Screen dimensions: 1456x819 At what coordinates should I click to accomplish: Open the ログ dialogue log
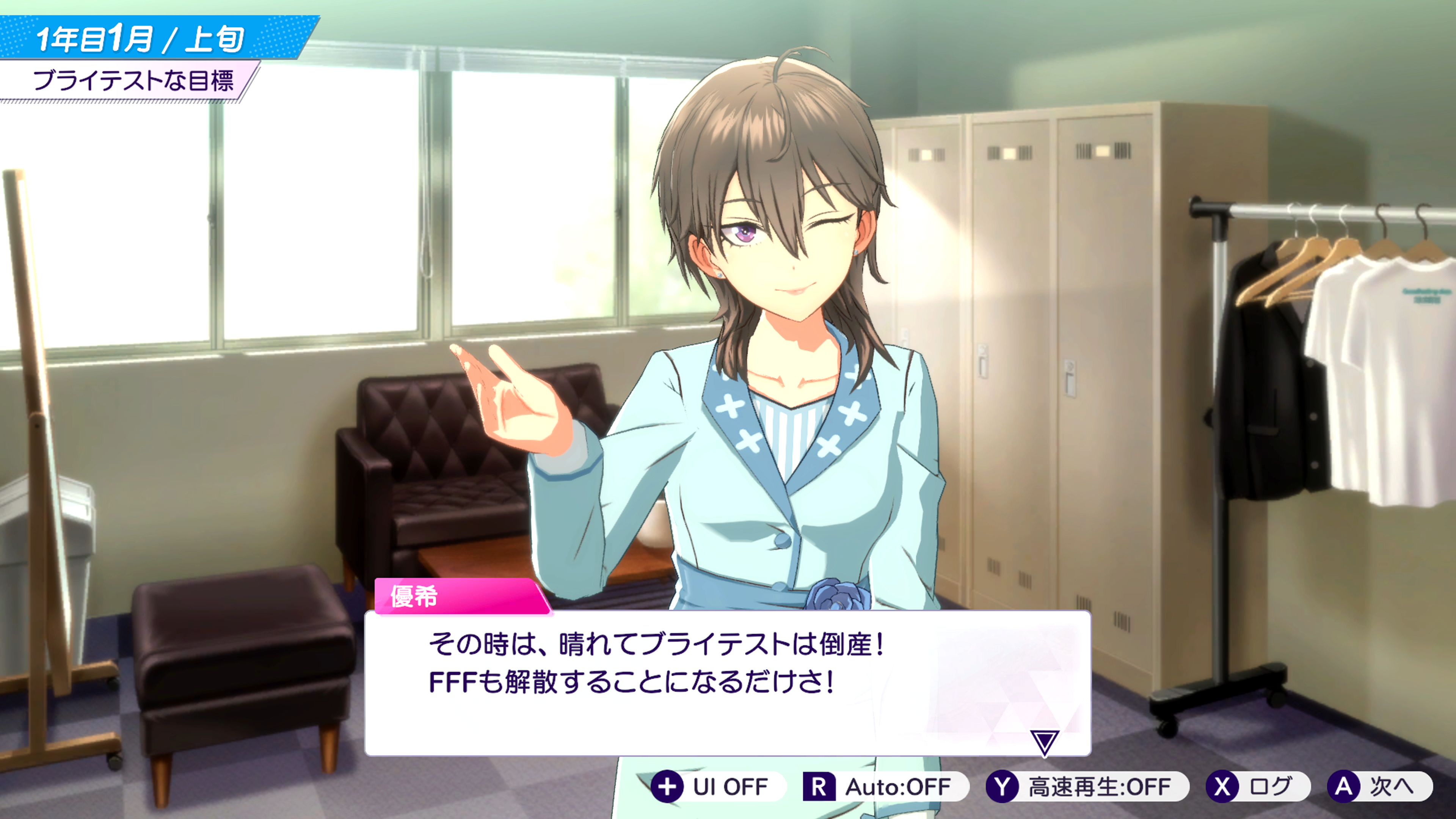[1257, 786]
